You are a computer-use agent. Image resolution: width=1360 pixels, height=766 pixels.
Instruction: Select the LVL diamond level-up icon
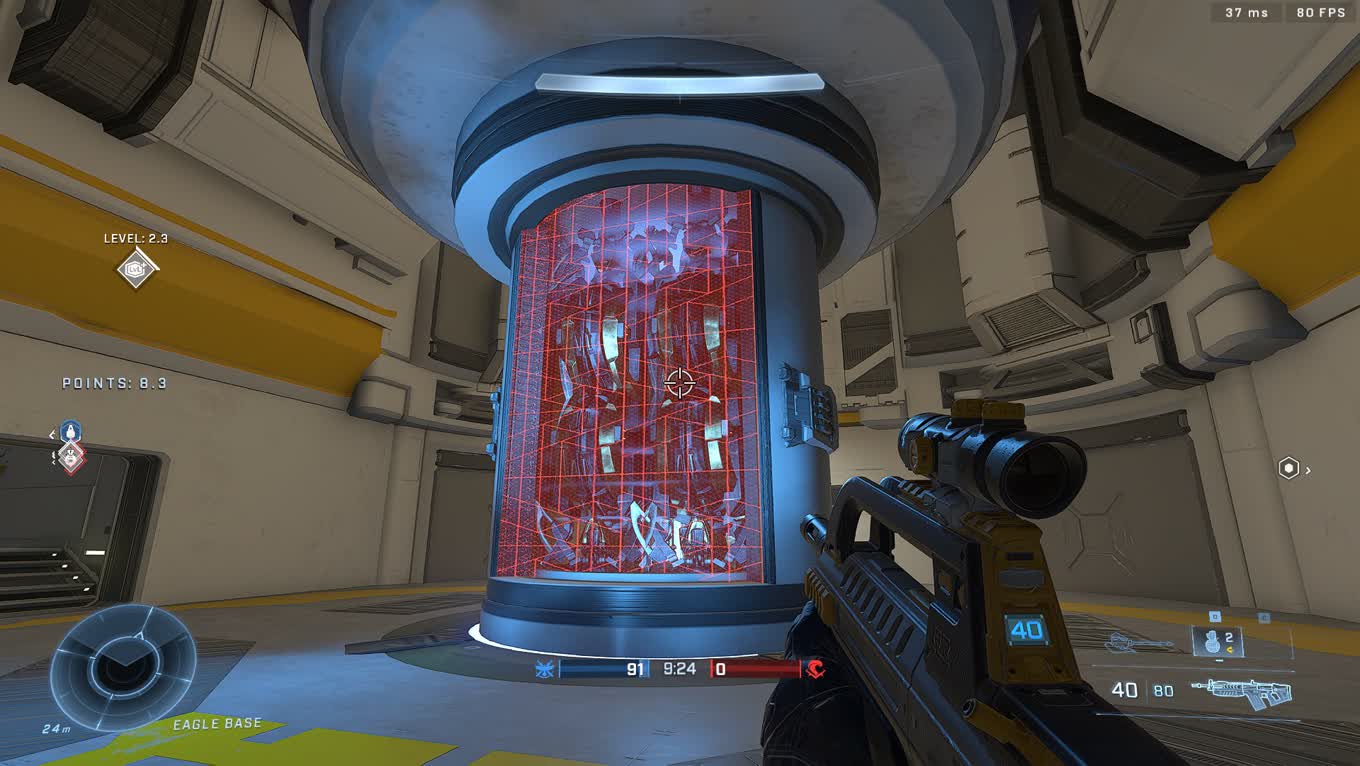pyautogui.click(x=136, y=268)
